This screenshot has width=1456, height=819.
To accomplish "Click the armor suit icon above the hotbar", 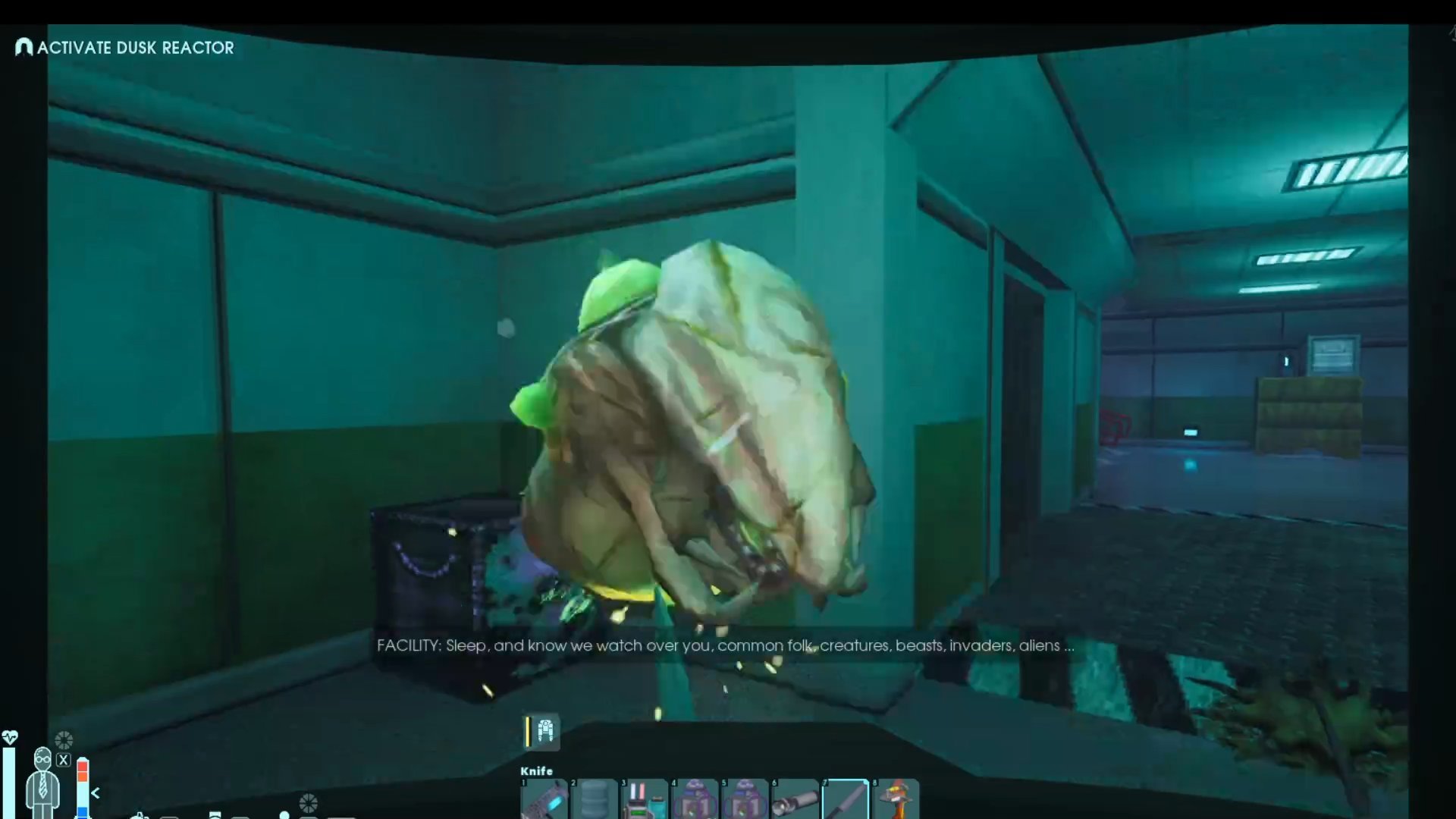I will [x=544, y=732].
